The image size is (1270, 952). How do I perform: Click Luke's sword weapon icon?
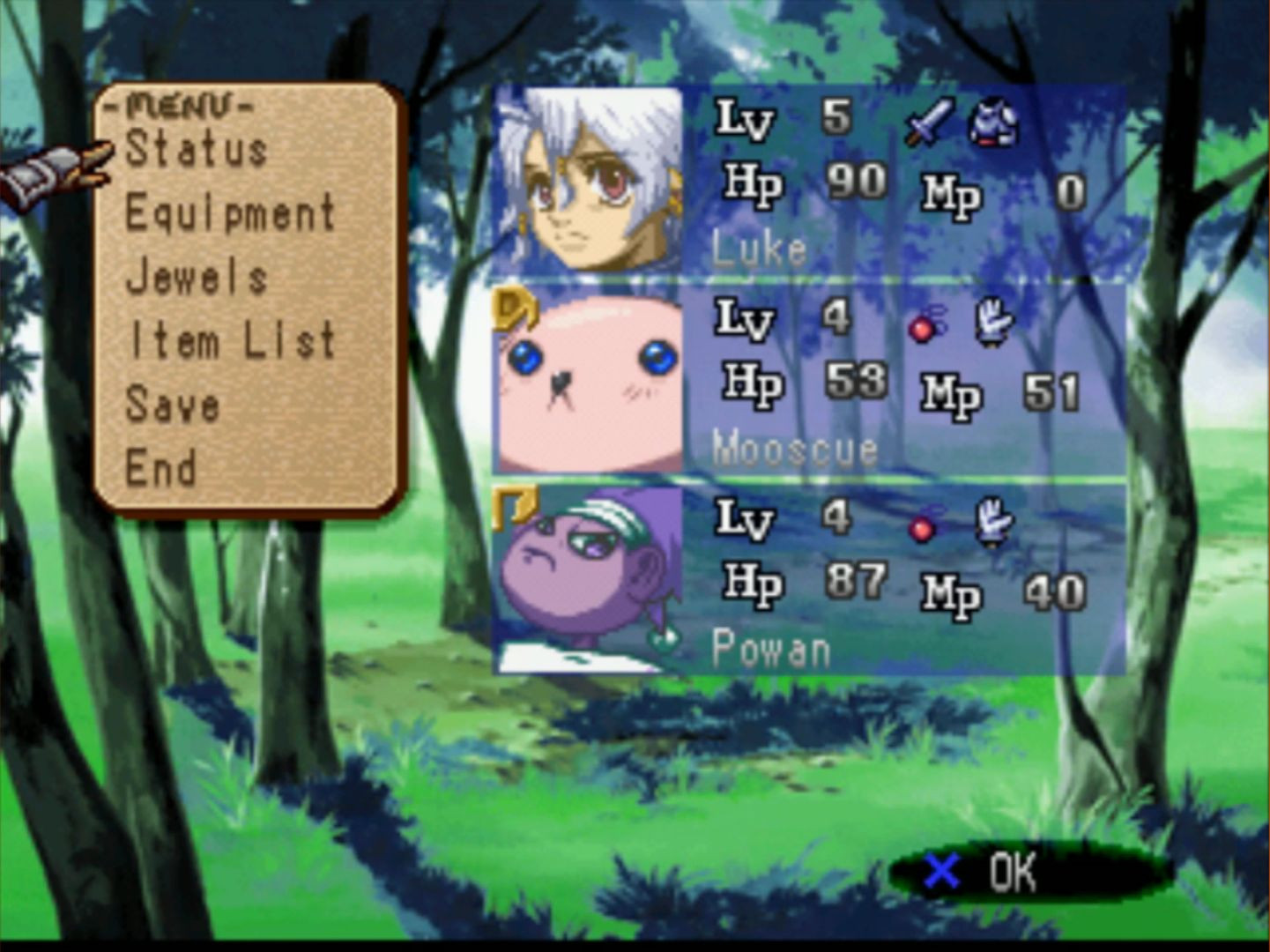[x=929, y=122]
